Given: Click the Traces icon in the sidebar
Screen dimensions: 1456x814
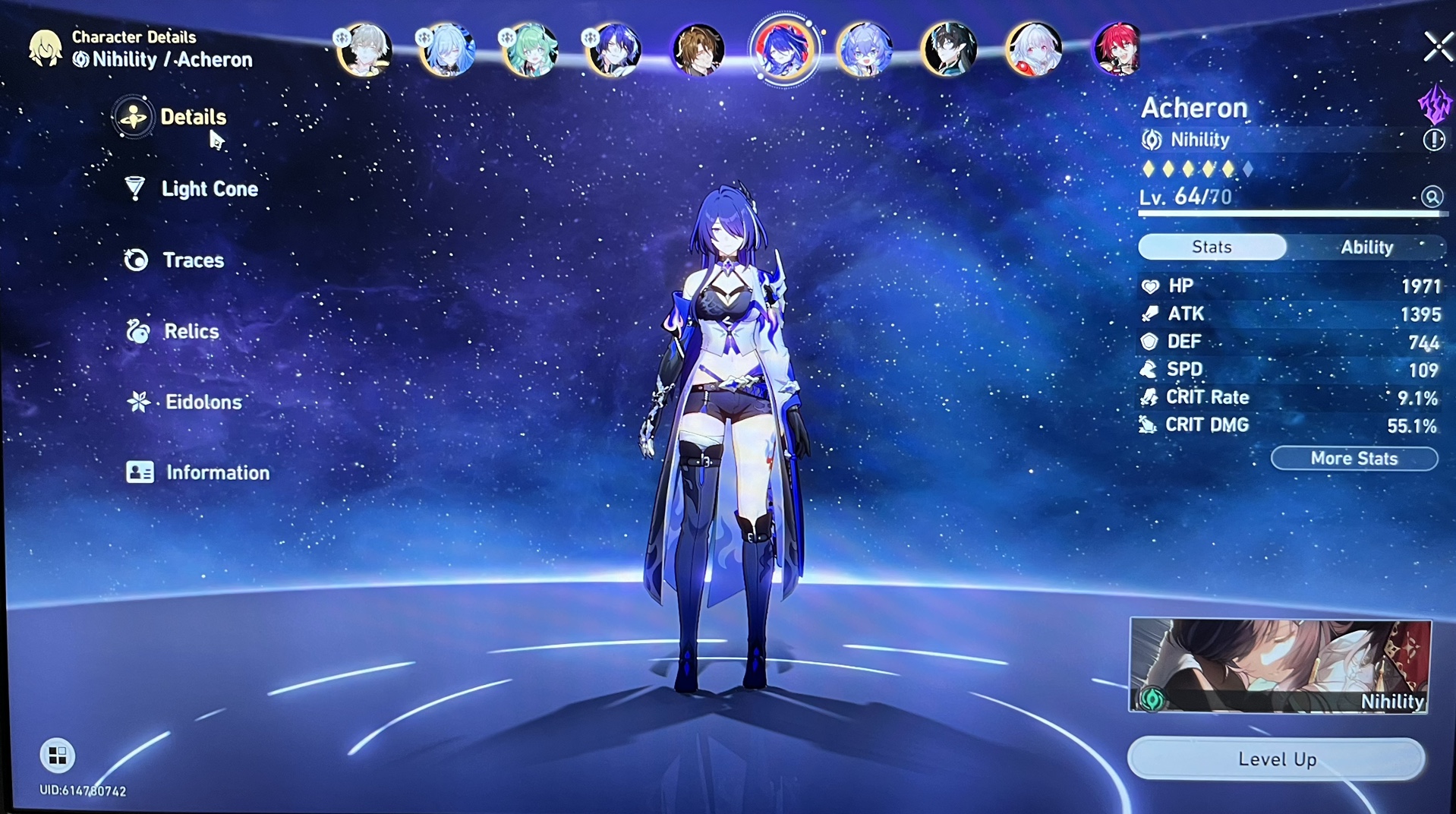Looking at the screenshot, I should tap(134, 260).
